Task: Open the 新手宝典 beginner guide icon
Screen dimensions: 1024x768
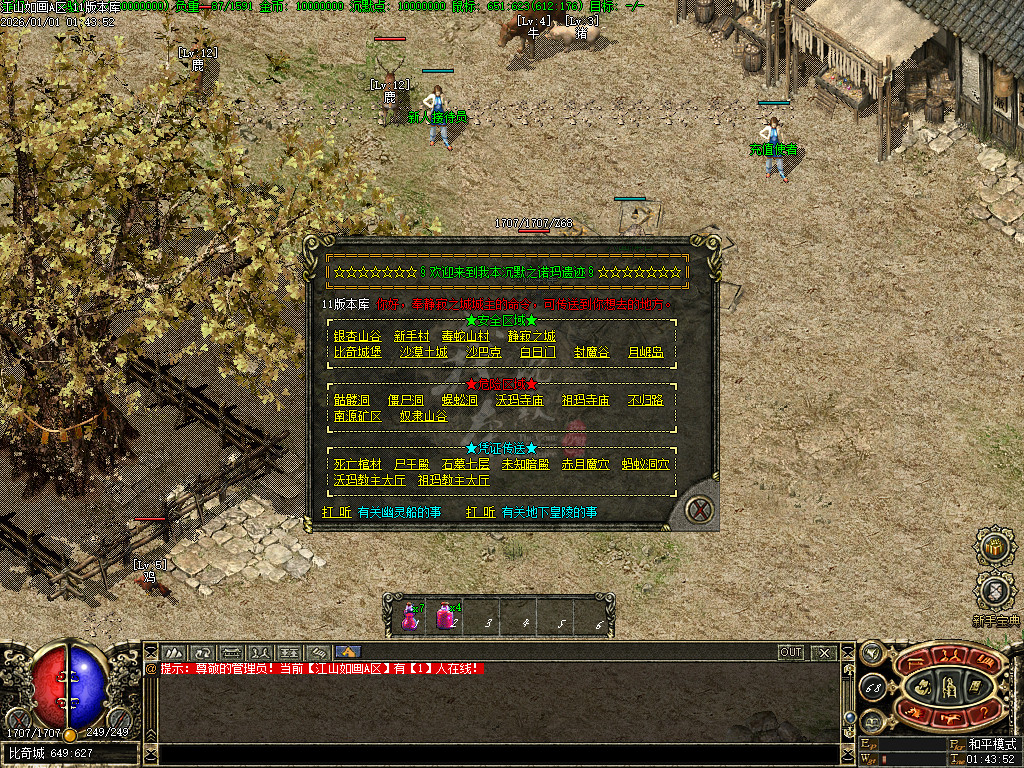Action: click(994, 592)
